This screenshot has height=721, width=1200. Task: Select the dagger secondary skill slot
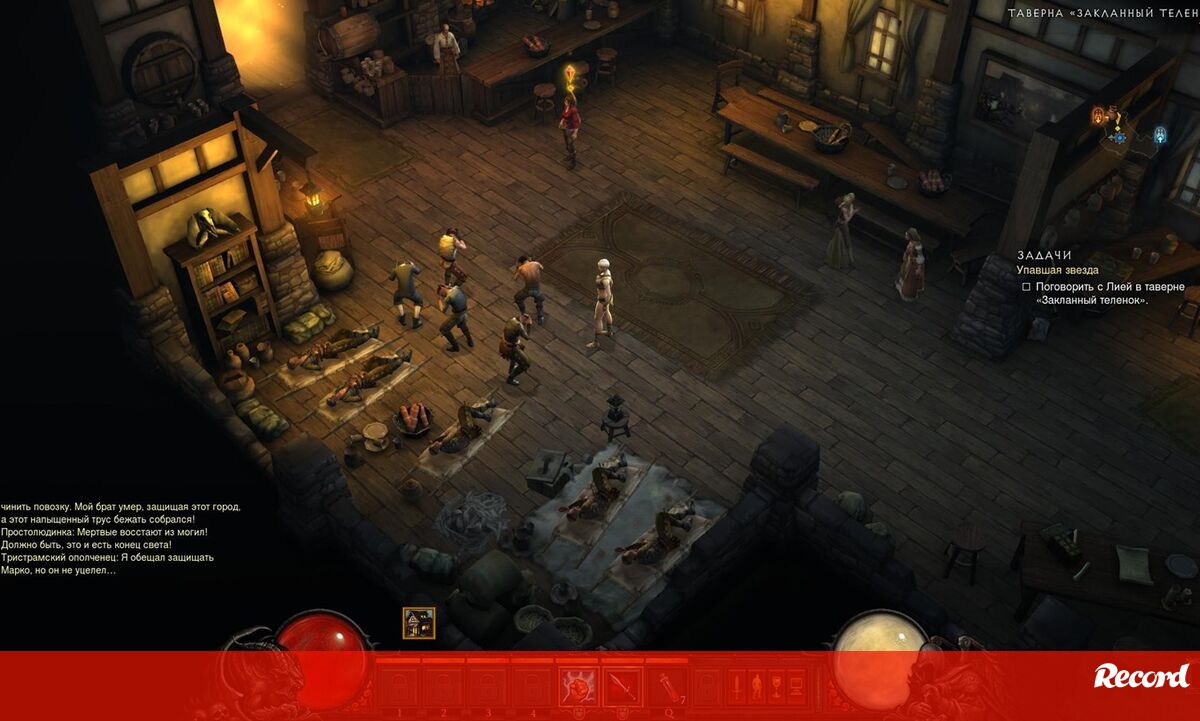tap(622, 687)
